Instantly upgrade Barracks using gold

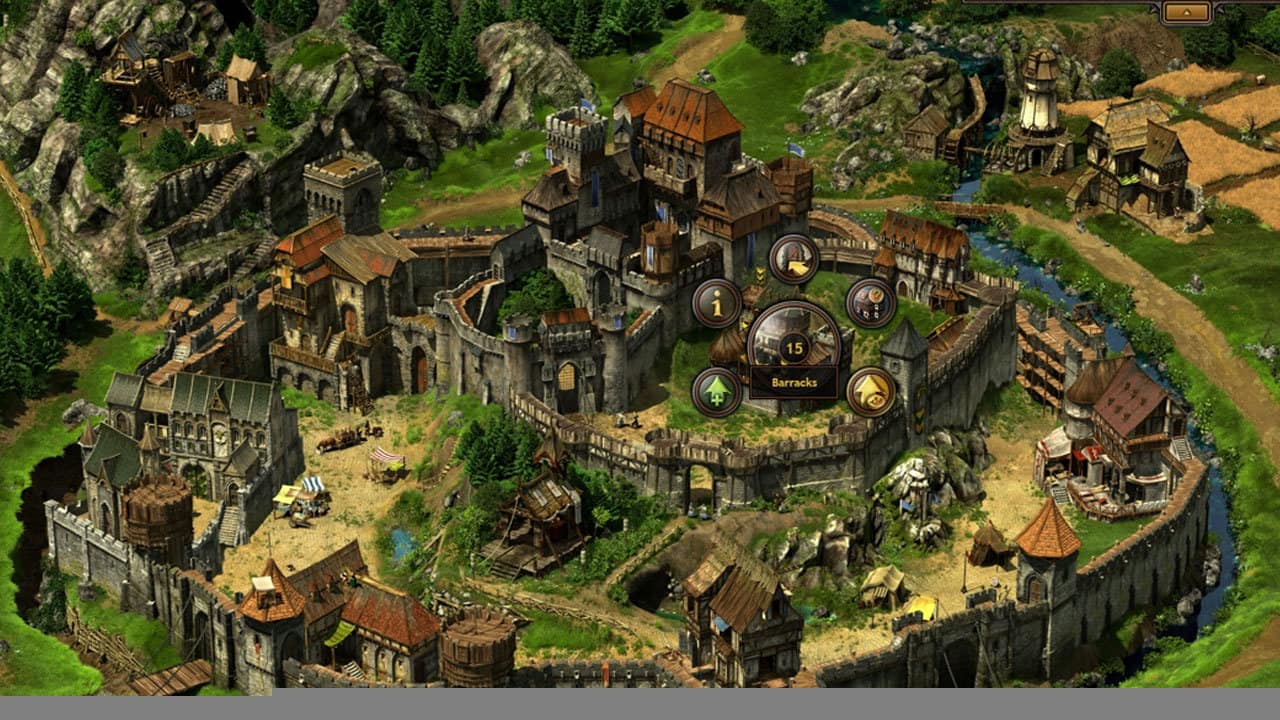pos(871,390)
